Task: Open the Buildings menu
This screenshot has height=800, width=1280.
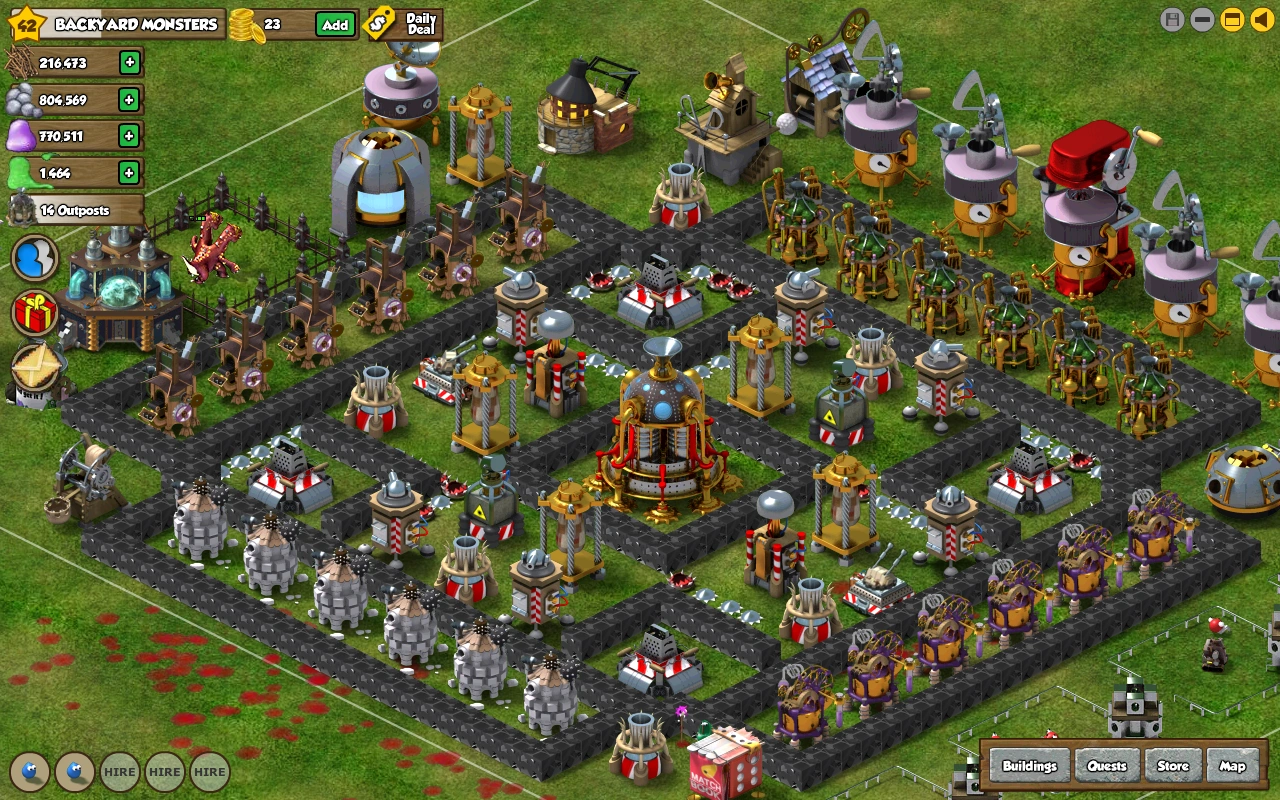Action: [x=1029, y=765]
